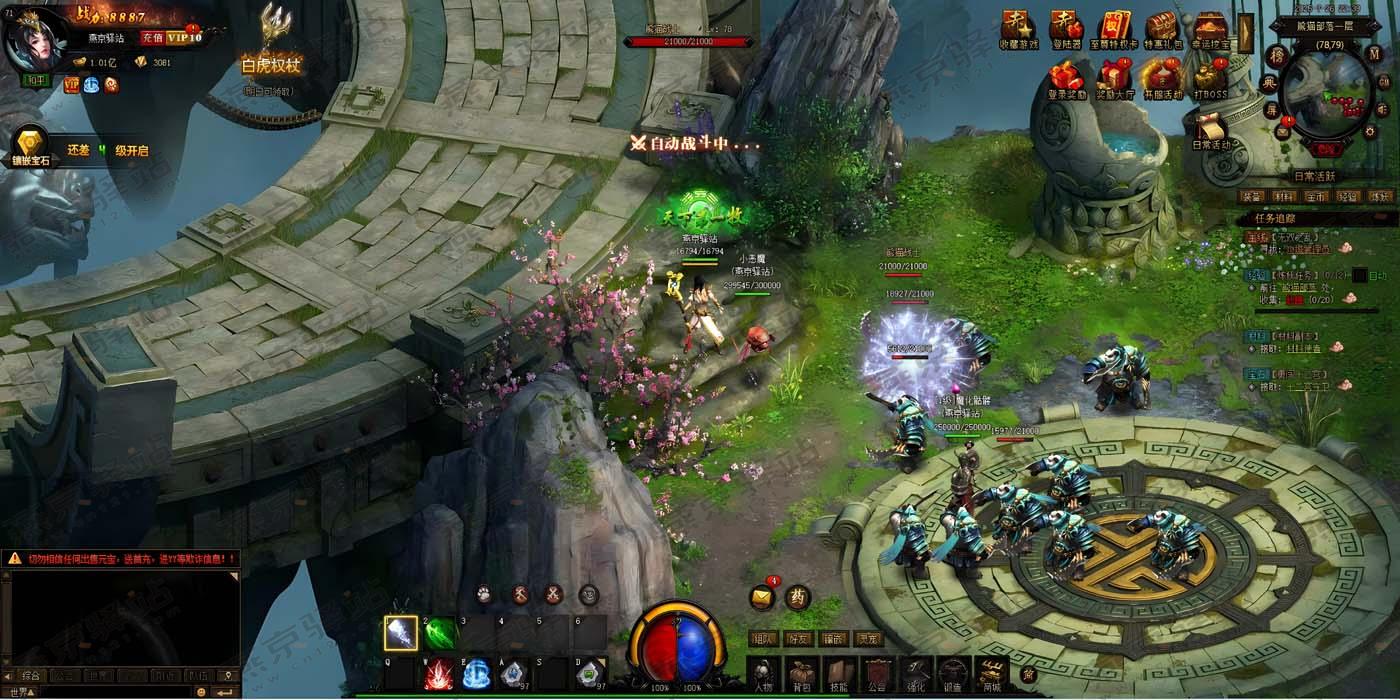Click the player portrait avatar
The width and height of the screenshot is (1400, 700).
[34, 40]
